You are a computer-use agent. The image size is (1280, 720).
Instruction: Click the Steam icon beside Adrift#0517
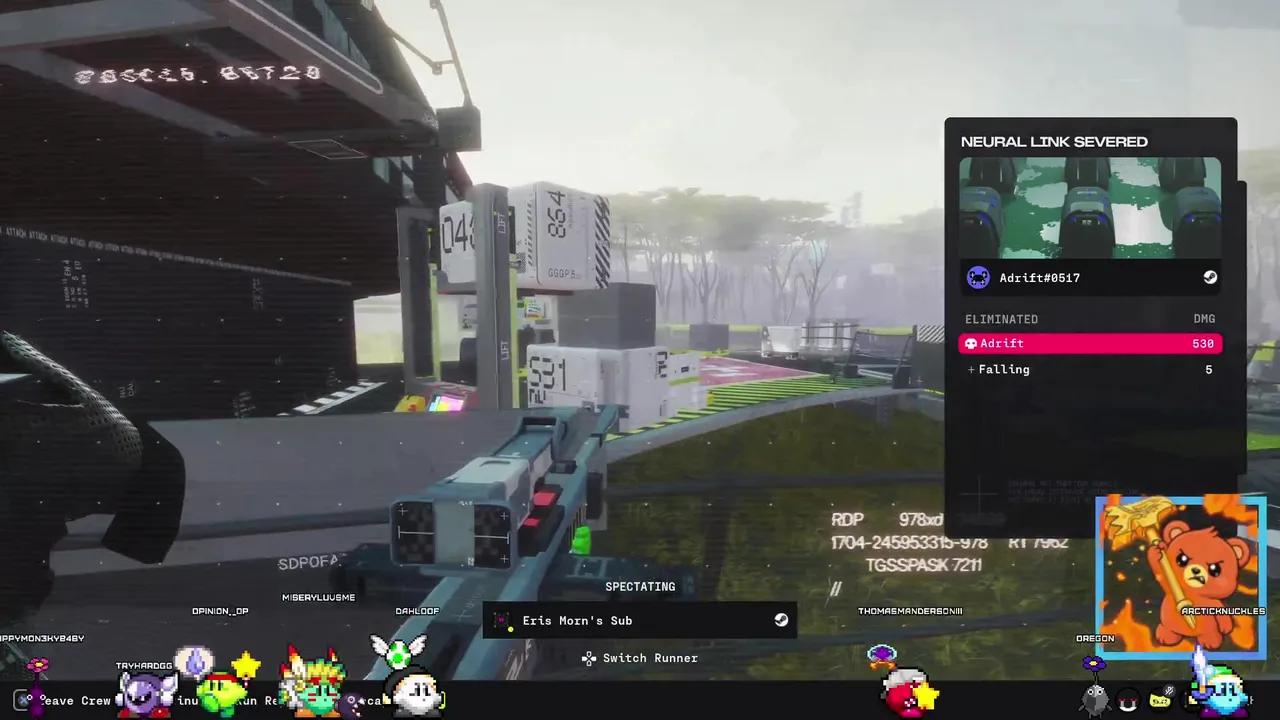pos(1210,278)
